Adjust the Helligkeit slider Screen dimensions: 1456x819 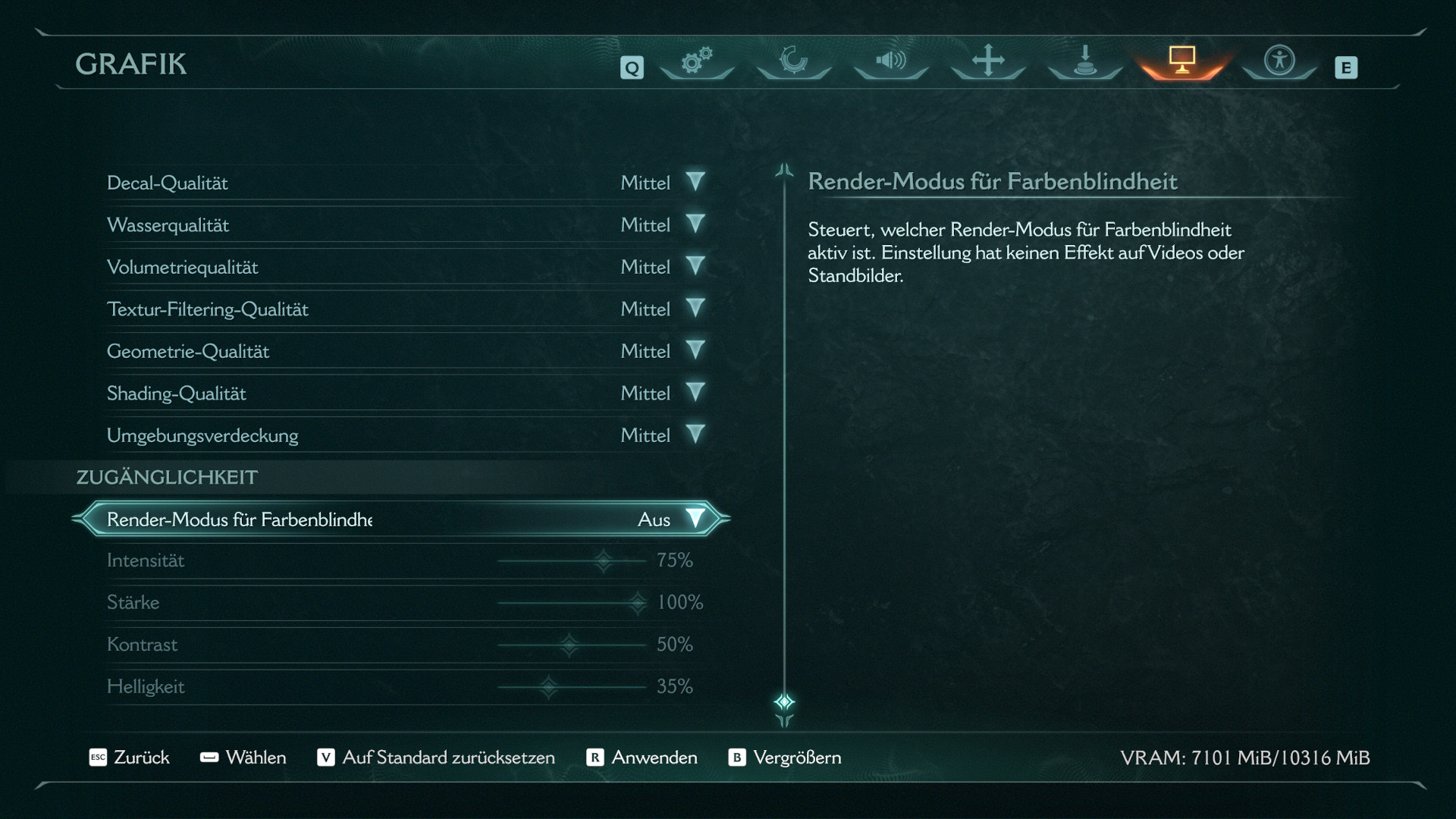548,687
